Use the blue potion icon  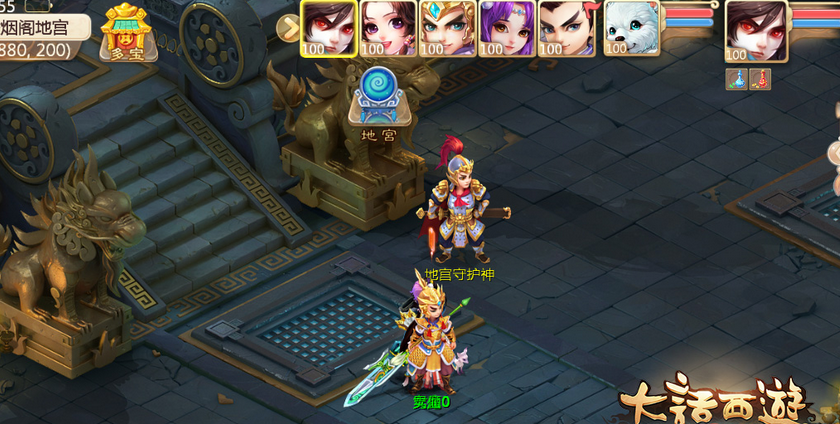pyautogui.click(x=735, y=80)
